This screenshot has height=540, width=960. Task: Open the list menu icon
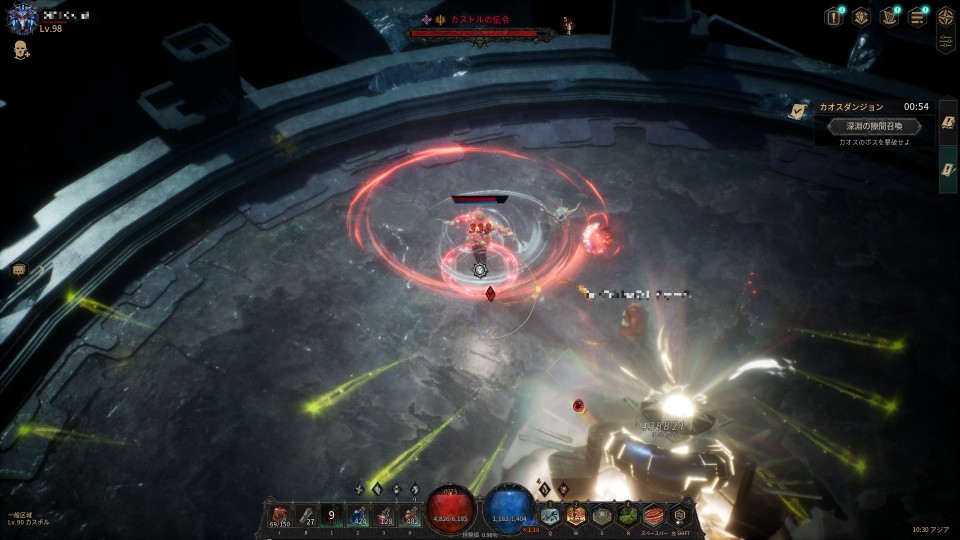(x=916, y=17)
